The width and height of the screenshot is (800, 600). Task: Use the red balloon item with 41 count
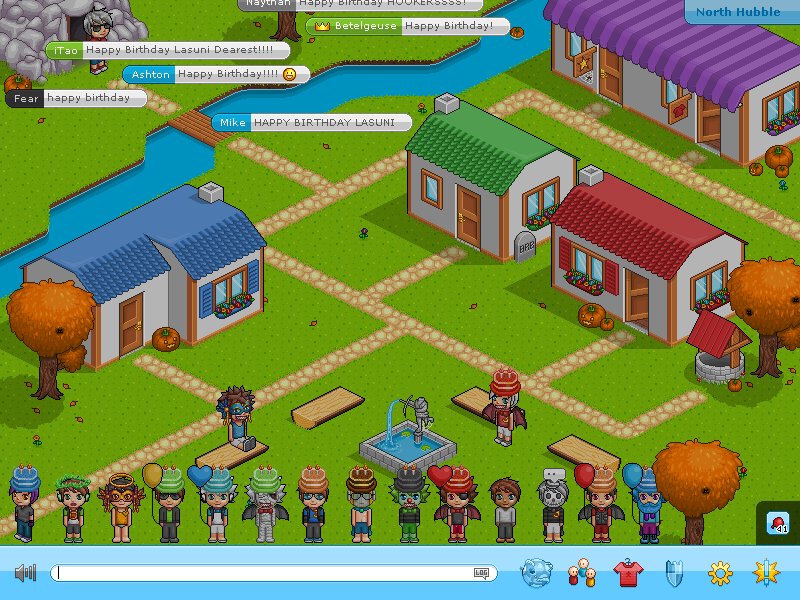point(777,523)
